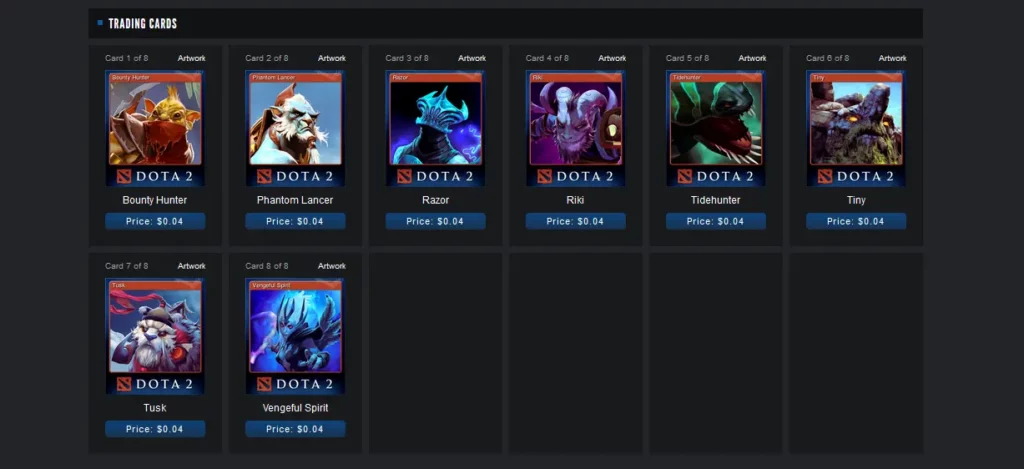The image size is (1024, 469).
Task: Select the Tiny trading card
Action: pos(855,127)
